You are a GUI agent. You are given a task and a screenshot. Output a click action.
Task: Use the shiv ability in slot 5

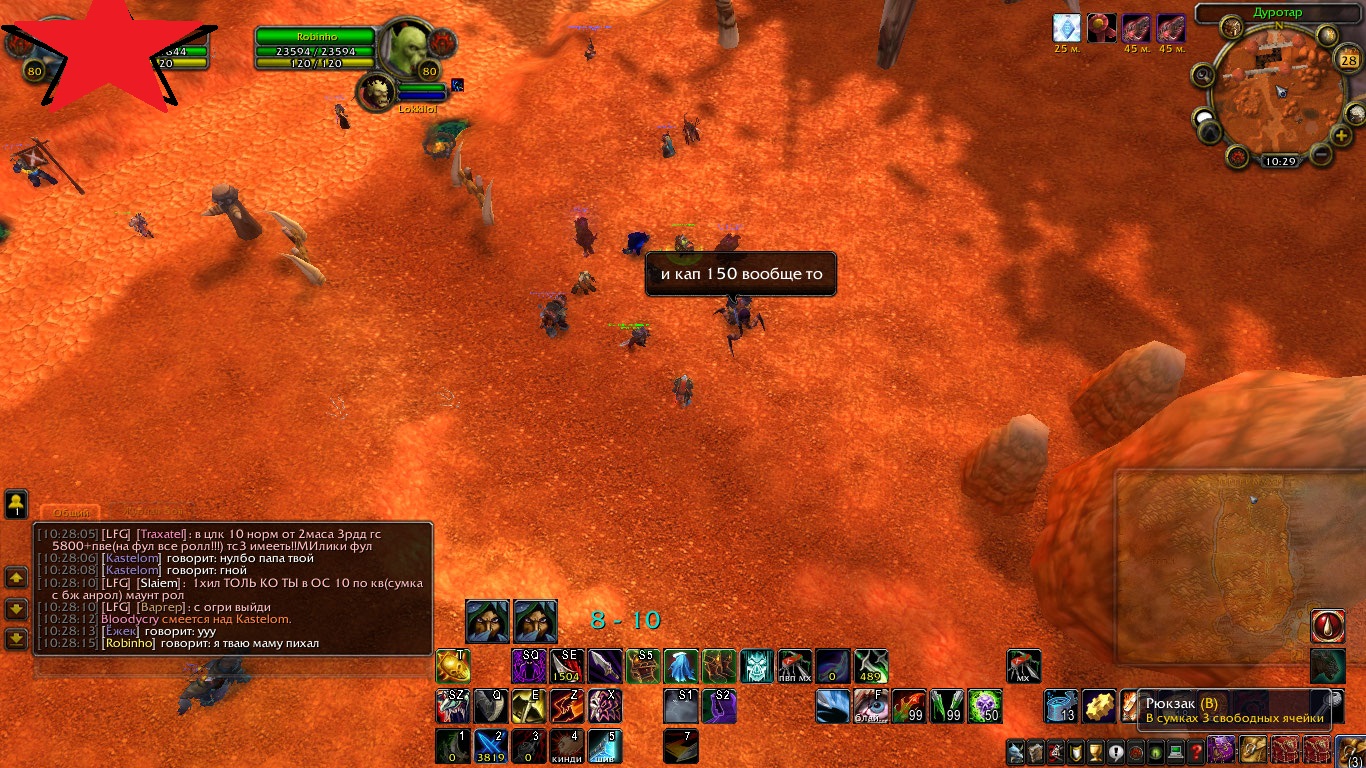[605, 746]
